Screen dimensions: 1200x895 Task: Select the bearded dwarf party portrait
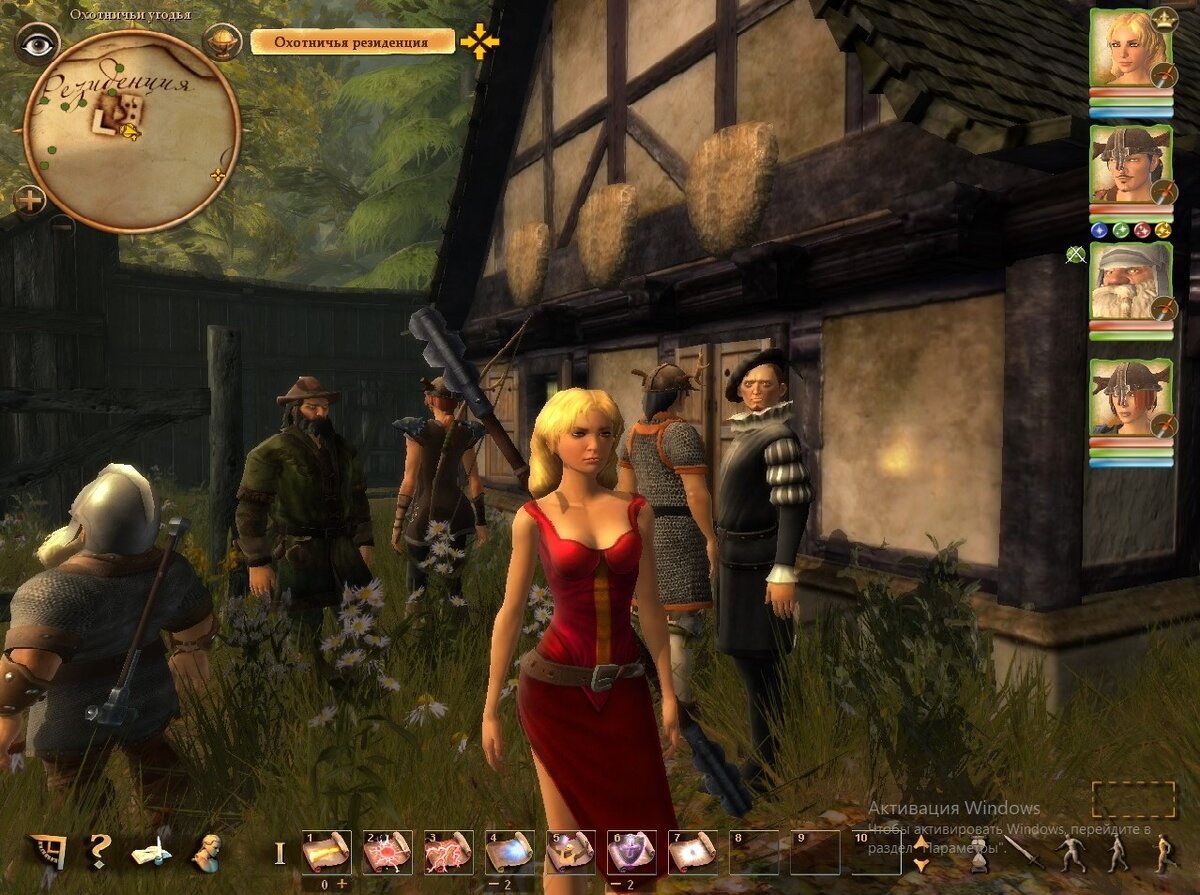pyautogui.click(x=1129, y=281)
